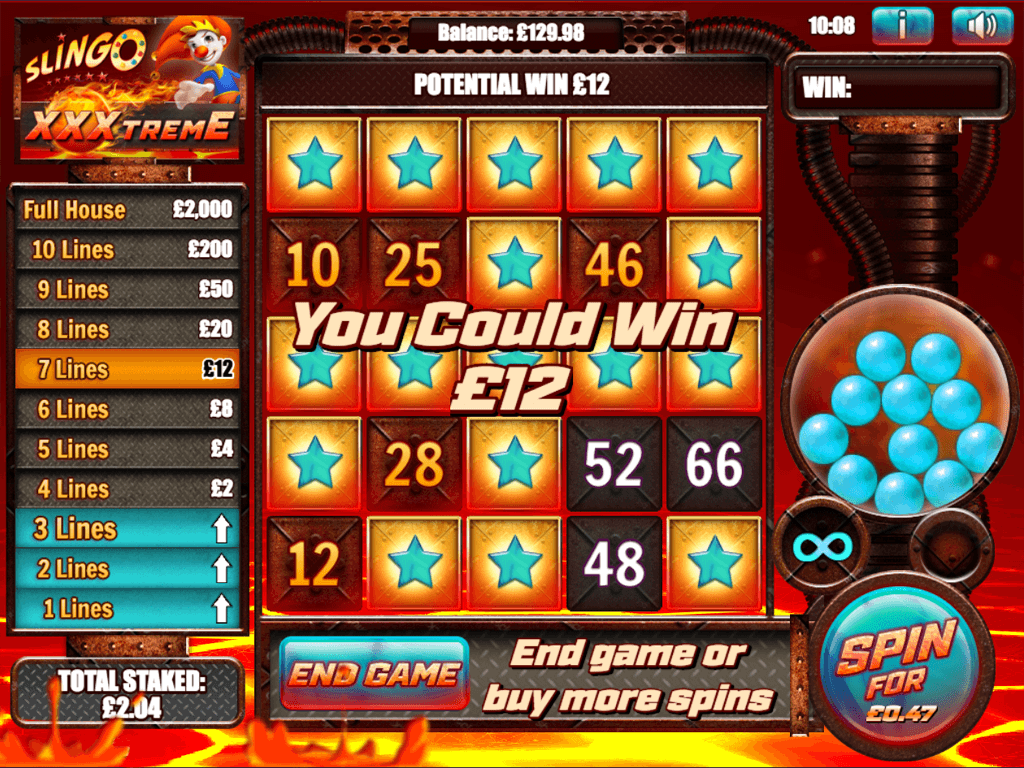1024x768 pixels.
Task: Click the Slingo XXXtreme logo
Action: tap(130, 88)
